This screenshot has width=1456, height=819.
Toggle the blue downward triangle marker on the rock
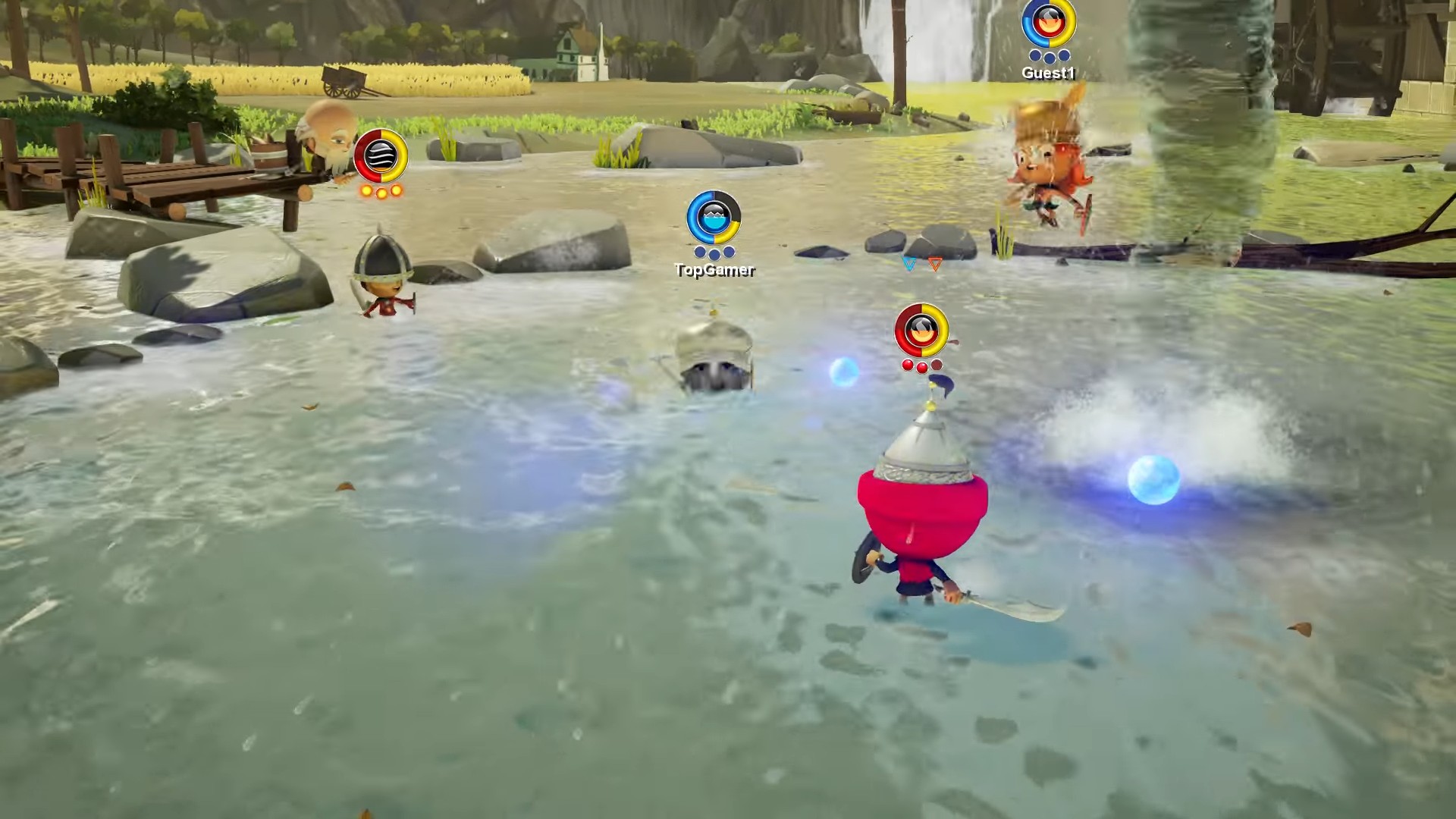coord(907,265)
